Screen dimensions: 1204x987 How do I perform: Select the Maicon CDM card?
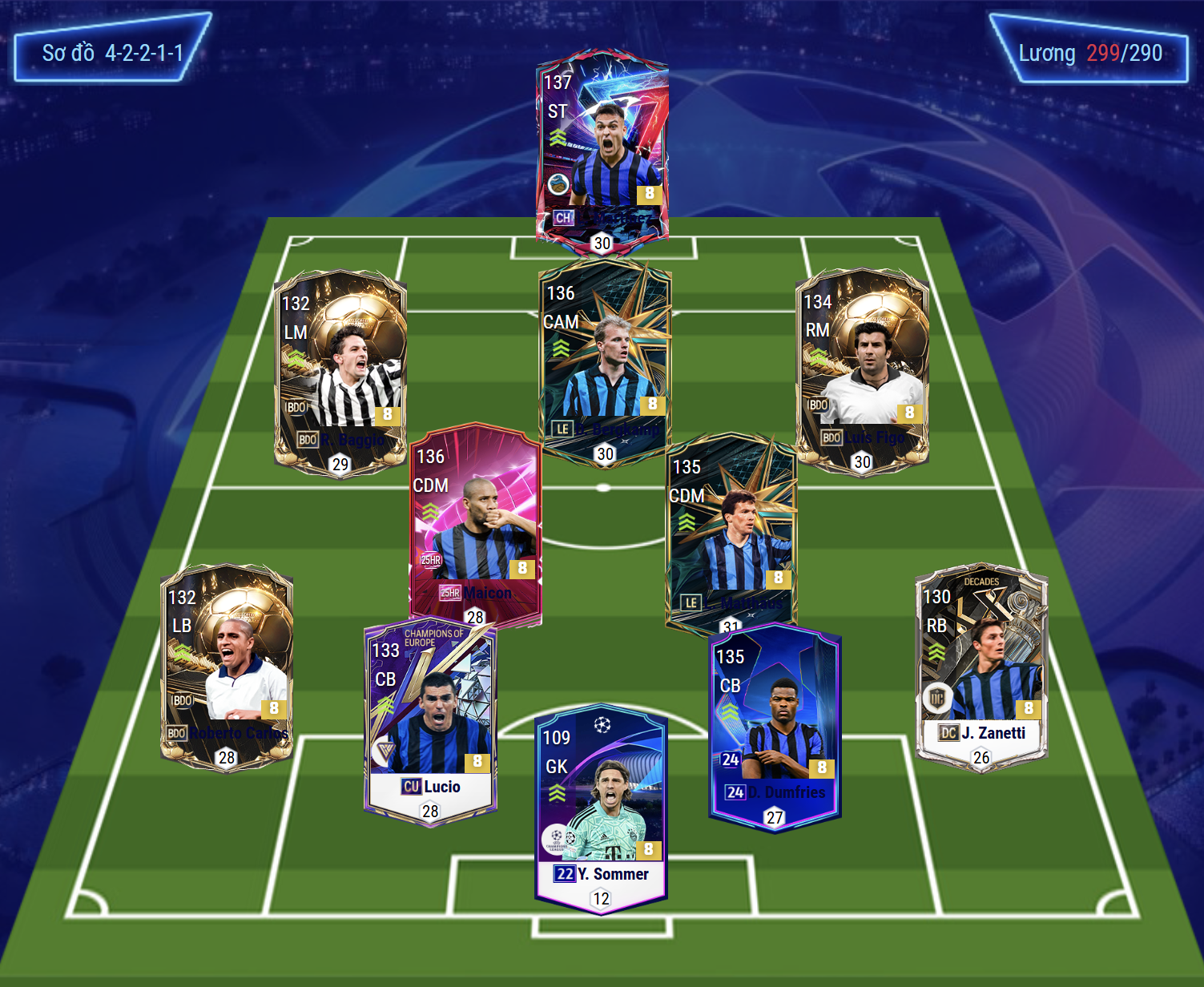[476, 521]
